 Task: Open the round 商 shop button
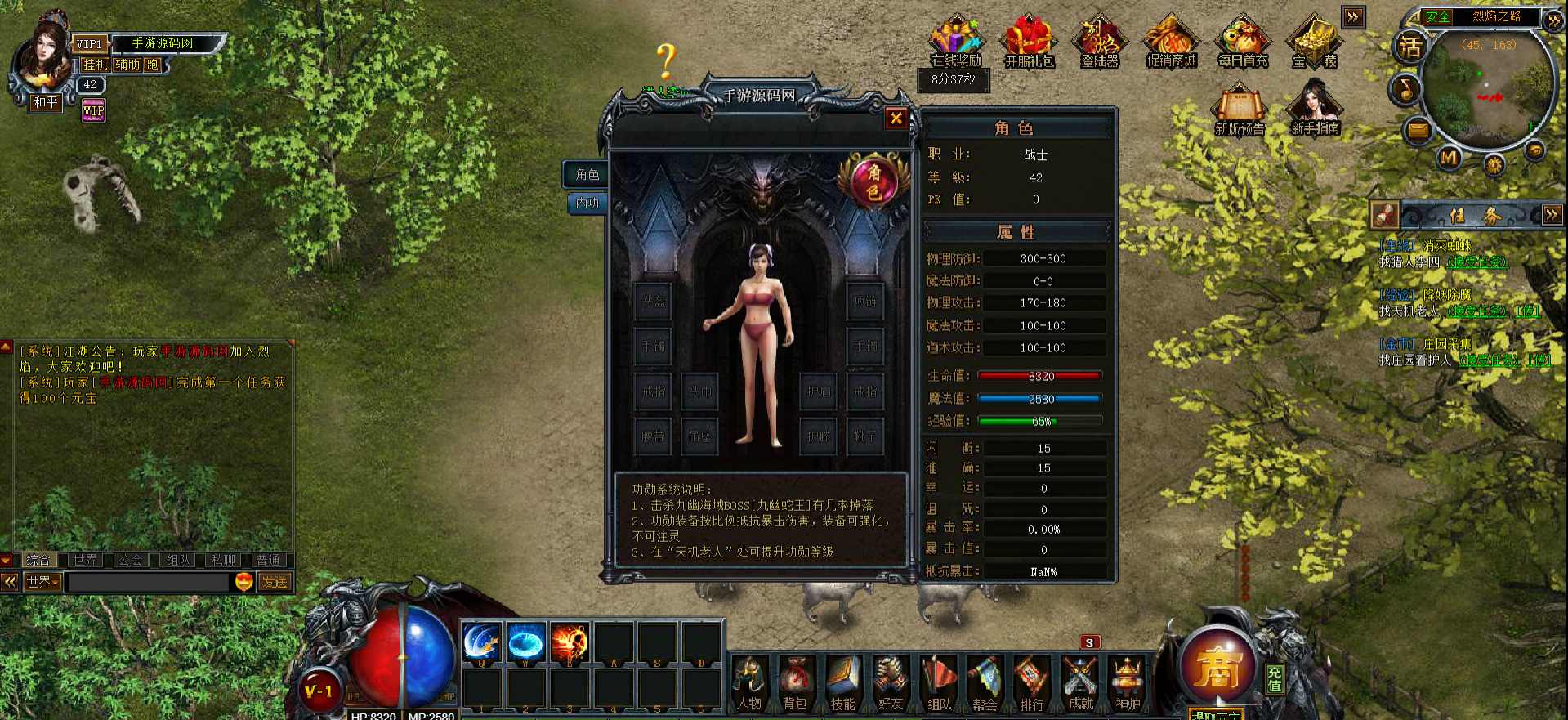[x=1217, y=666]
